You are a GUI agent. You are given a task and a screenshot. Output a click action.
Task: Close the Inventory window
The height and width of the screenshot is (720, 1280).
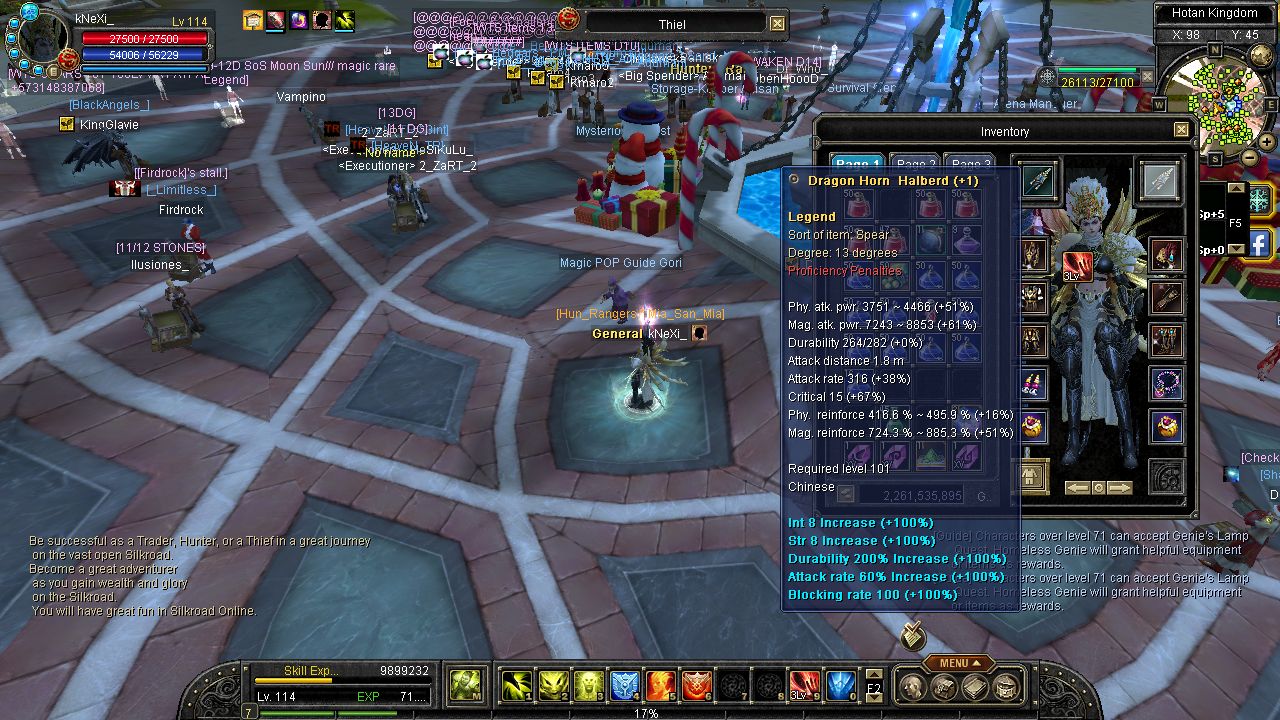1181,130
